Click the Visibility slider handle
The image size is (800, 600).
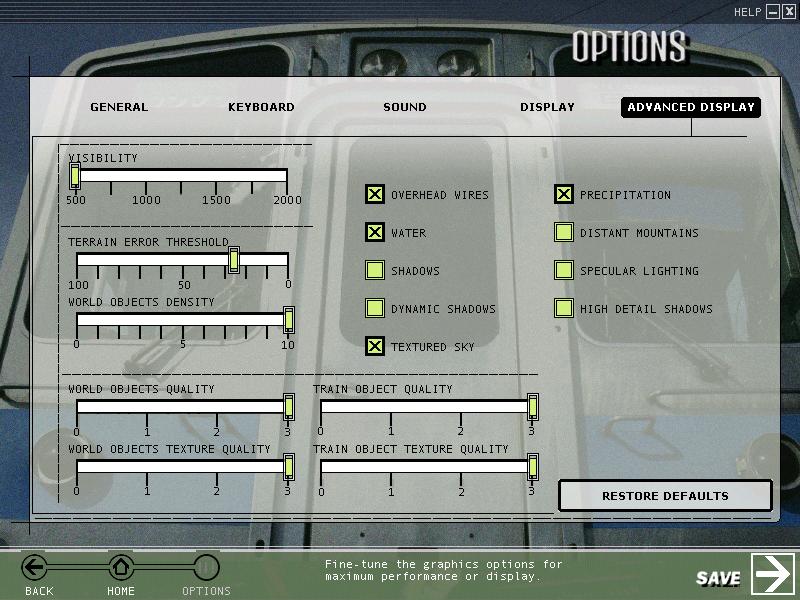tap(75, 176)
